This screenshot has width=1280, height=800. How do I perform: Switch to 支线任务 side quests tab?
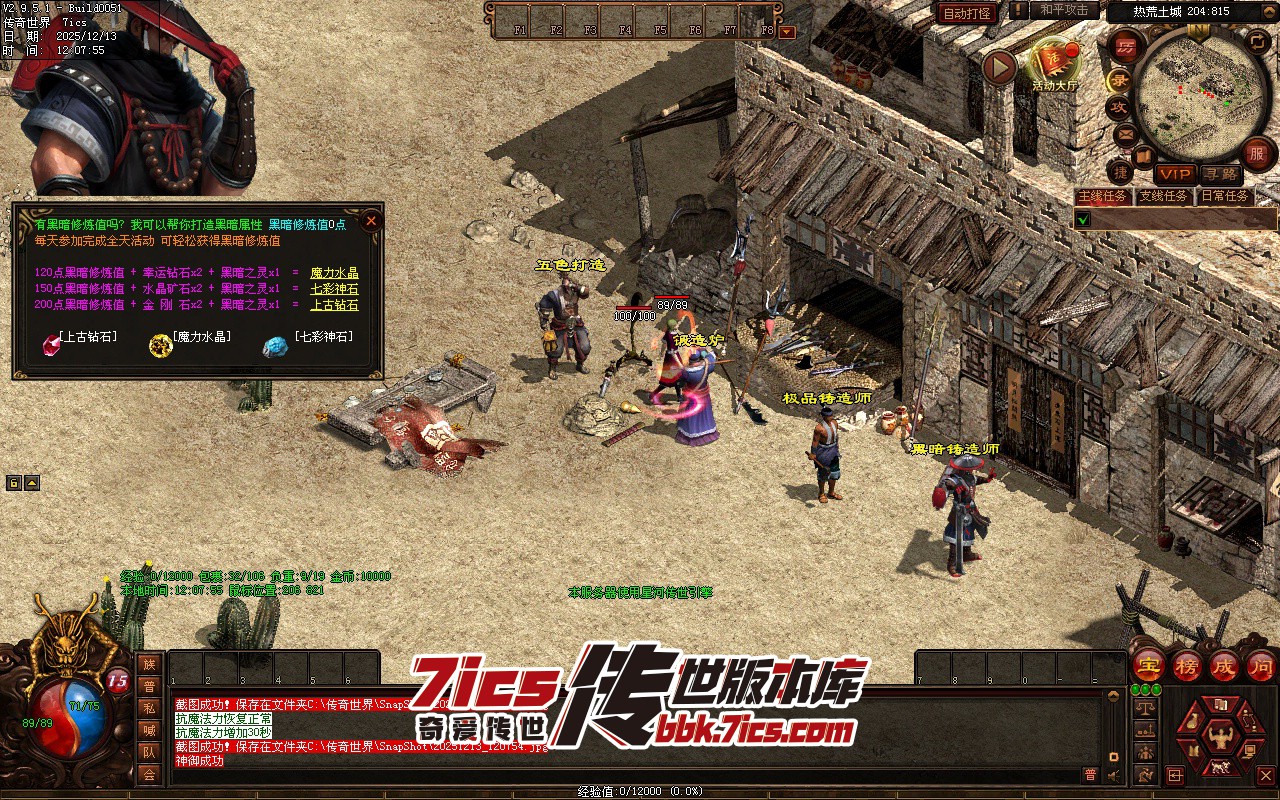pyautogui.click(x=1163, y=196)
